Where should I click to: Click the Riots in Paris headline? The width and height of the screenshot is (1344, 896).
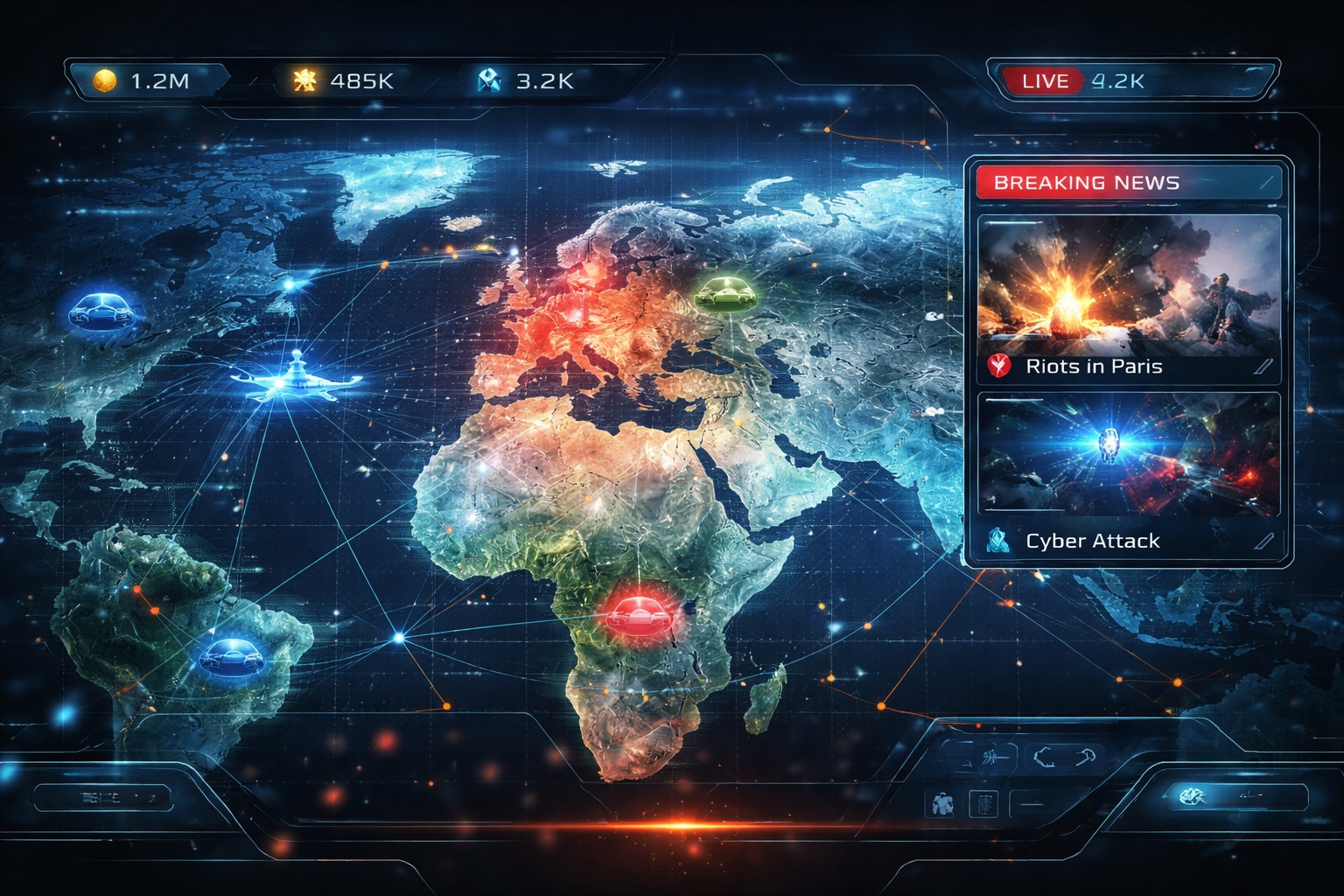click(x=1094, y=367)
